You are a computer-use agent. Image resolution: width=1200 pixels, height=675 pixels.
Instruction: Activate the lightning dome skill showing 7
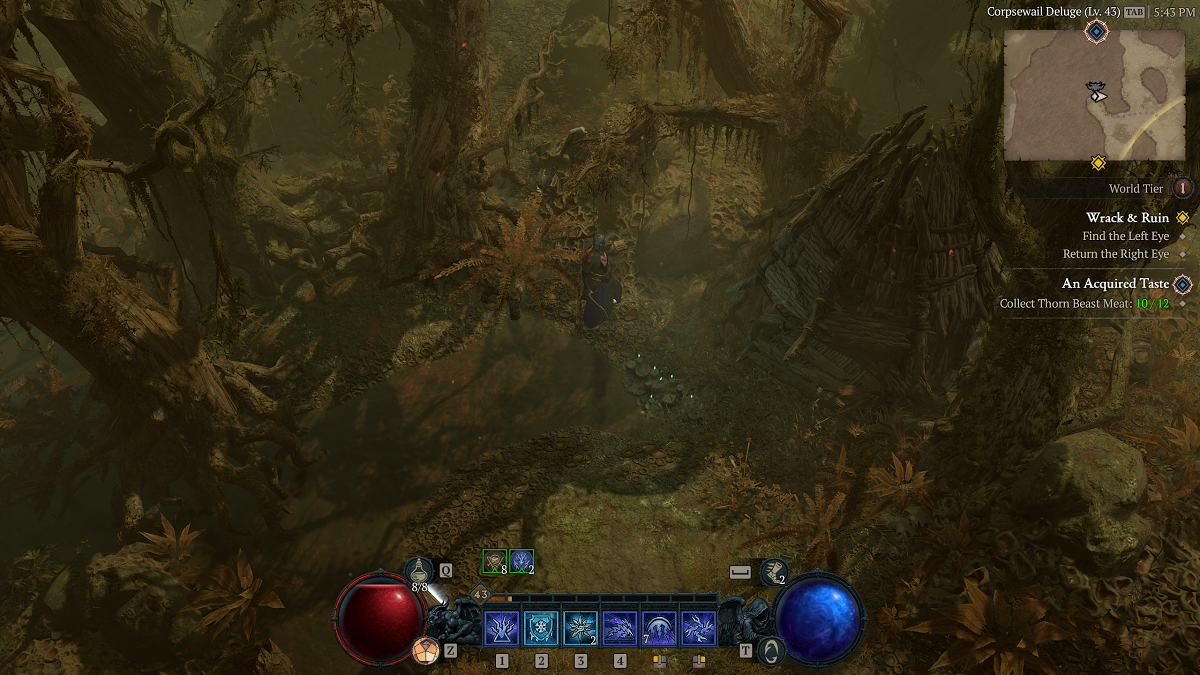(659, 629)
